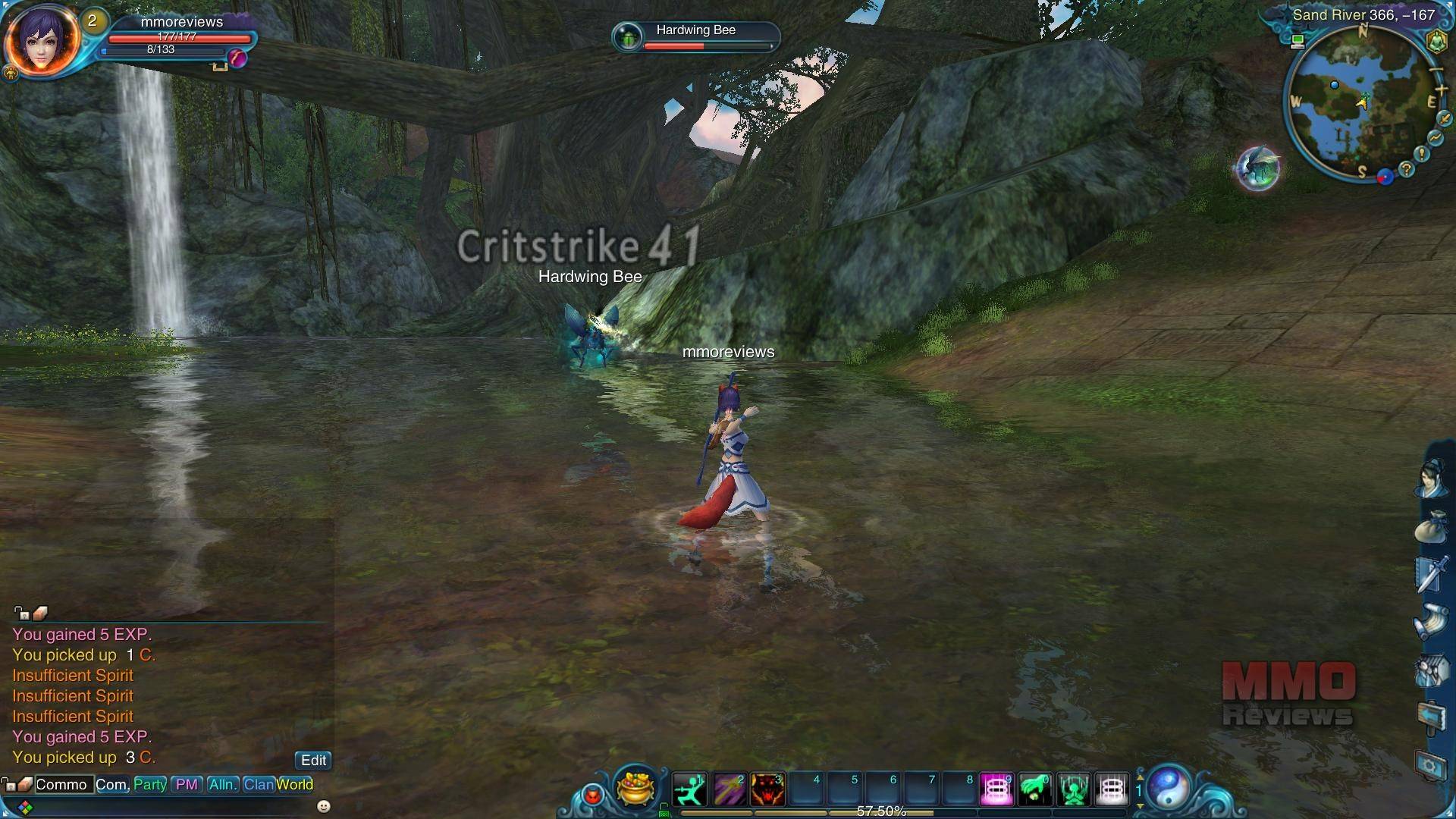
Task: Zoom in the minimap with plus button
Action: (1441, 91)
